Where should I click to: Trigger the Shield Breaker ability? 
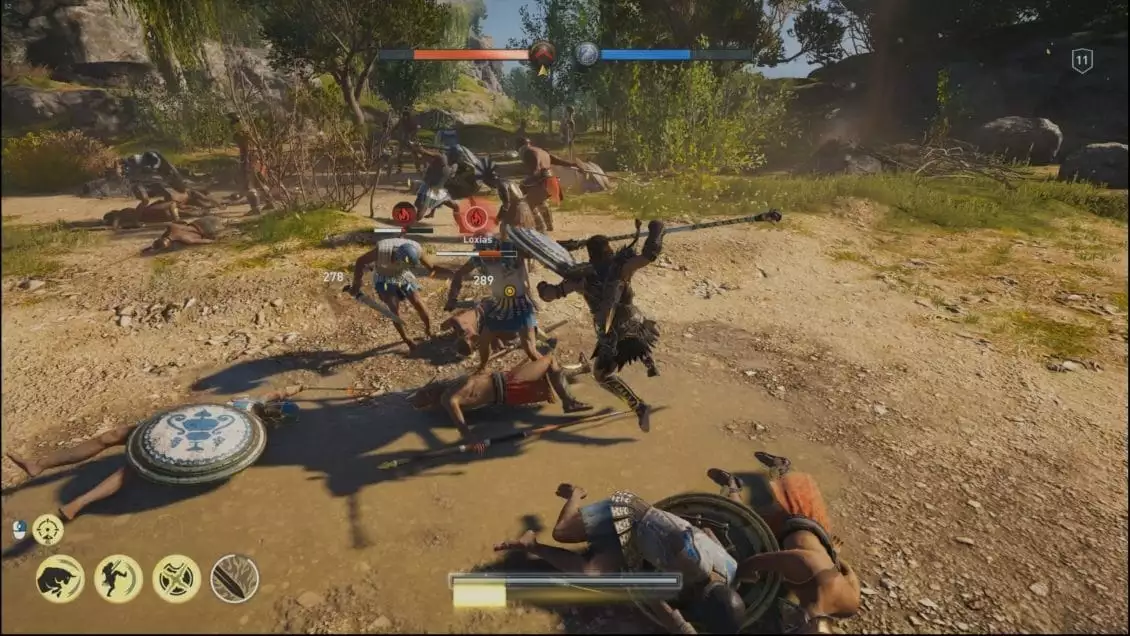176,579
